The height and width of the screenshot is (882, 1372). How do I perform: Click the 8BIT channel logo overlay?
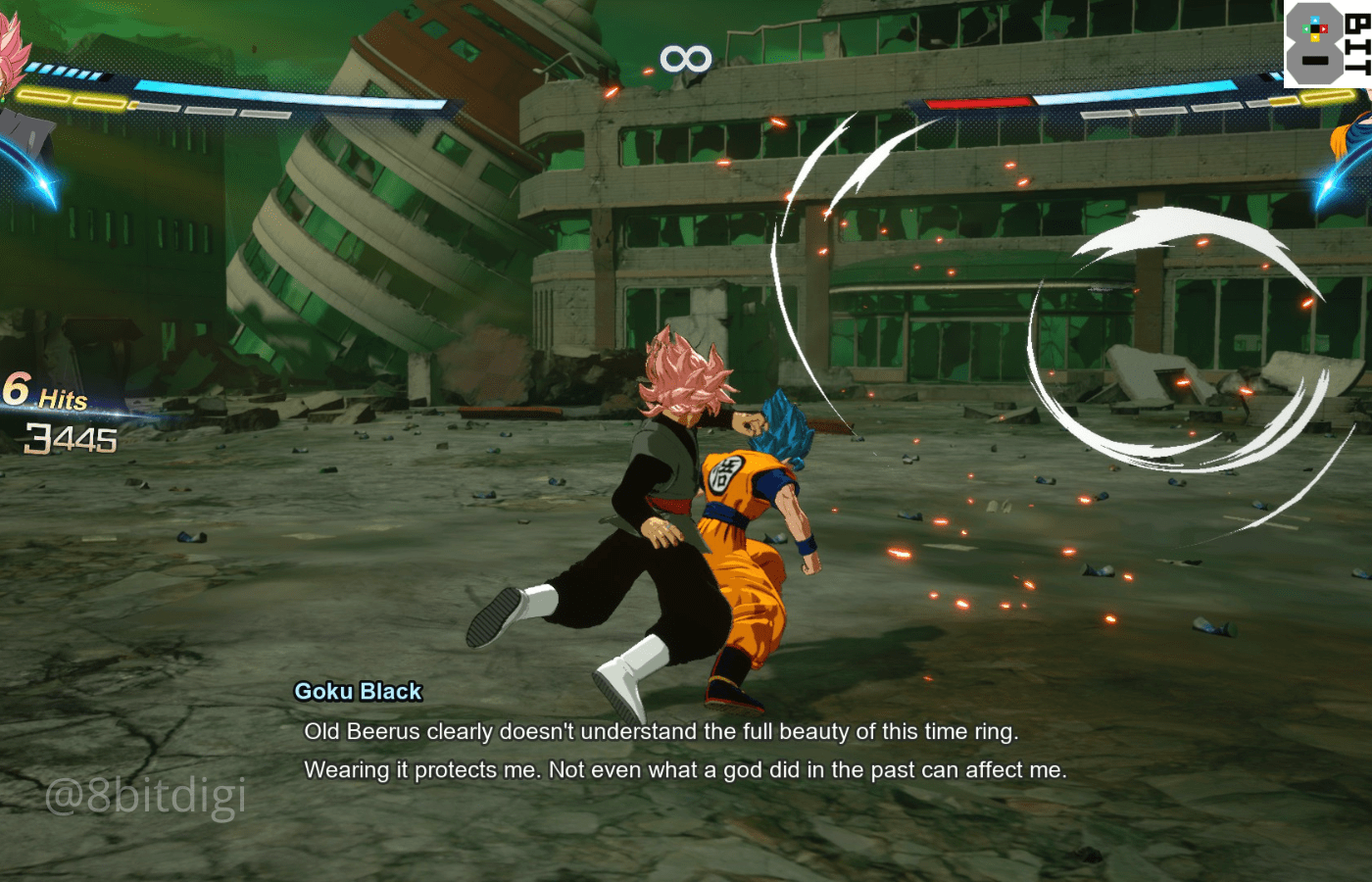(x=1327, y=44)
